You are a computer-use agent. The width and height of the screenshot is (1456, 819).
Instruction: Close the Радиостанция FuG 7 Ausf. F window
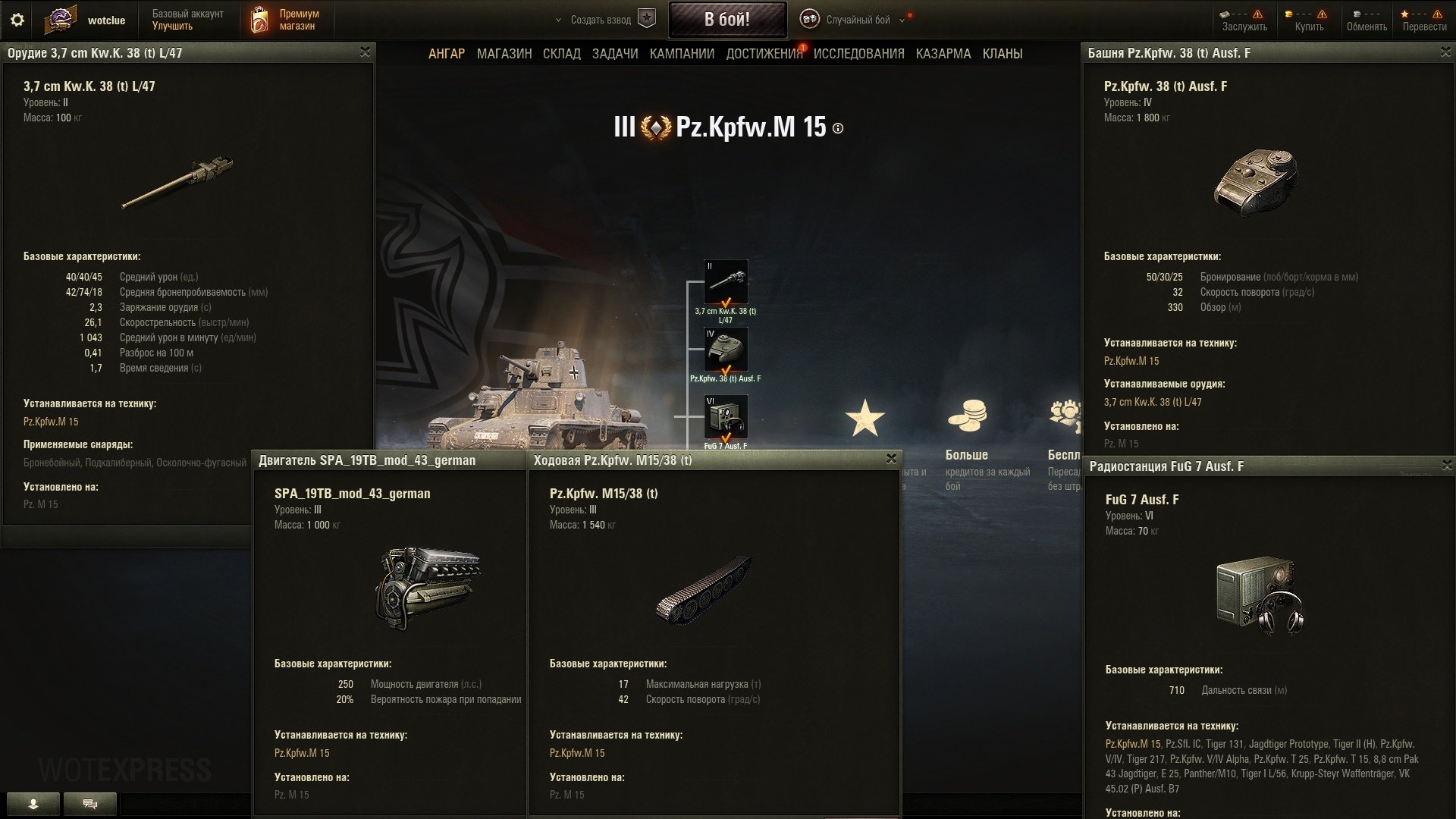(x=1447, y=465)
